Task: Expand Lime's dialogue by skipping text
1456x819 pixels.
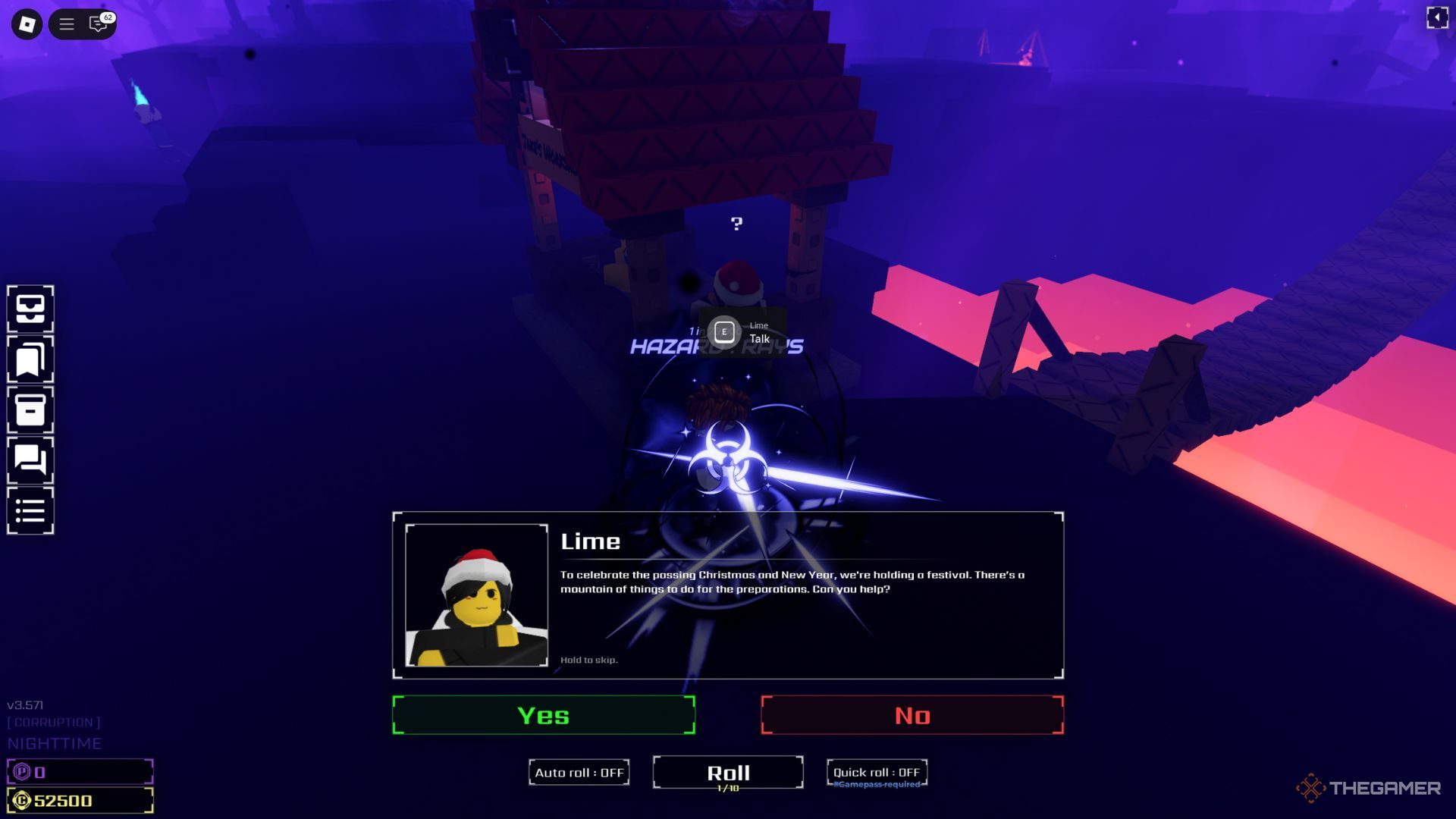Action: pyautogui.click(x=588, y=660)
